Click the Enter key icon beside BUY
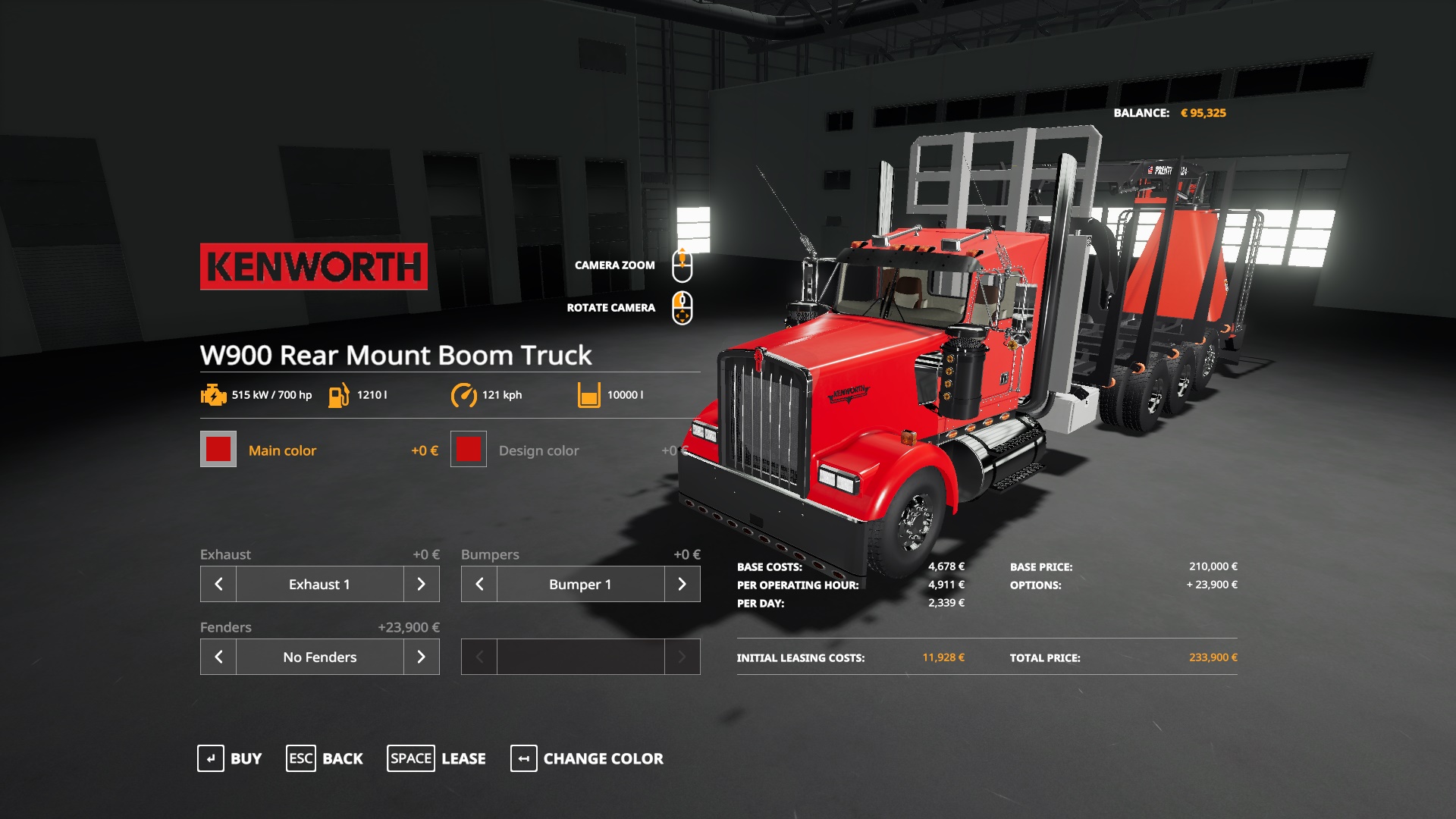The width and height of the screenshot is (1456, 819). point(209,758)
